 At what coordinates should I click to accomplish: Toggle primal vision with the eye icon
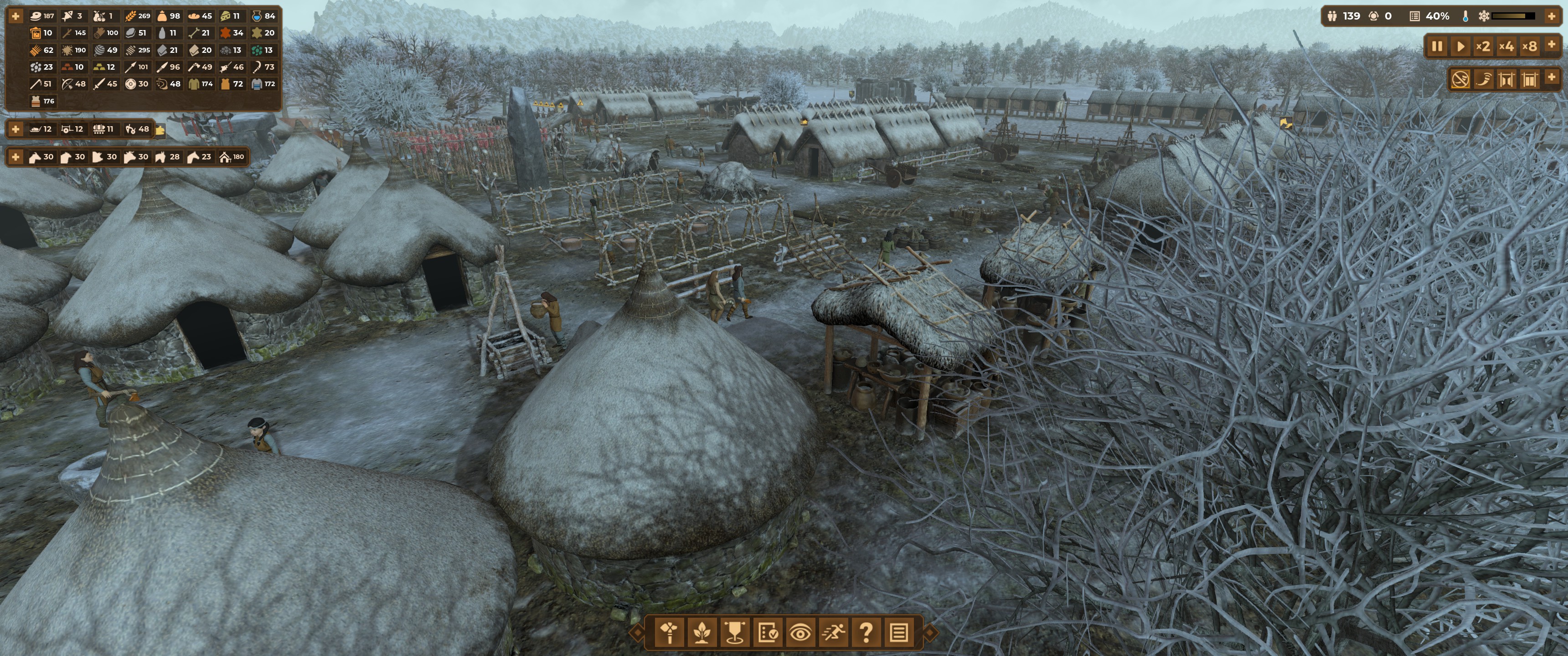(800, 633)
